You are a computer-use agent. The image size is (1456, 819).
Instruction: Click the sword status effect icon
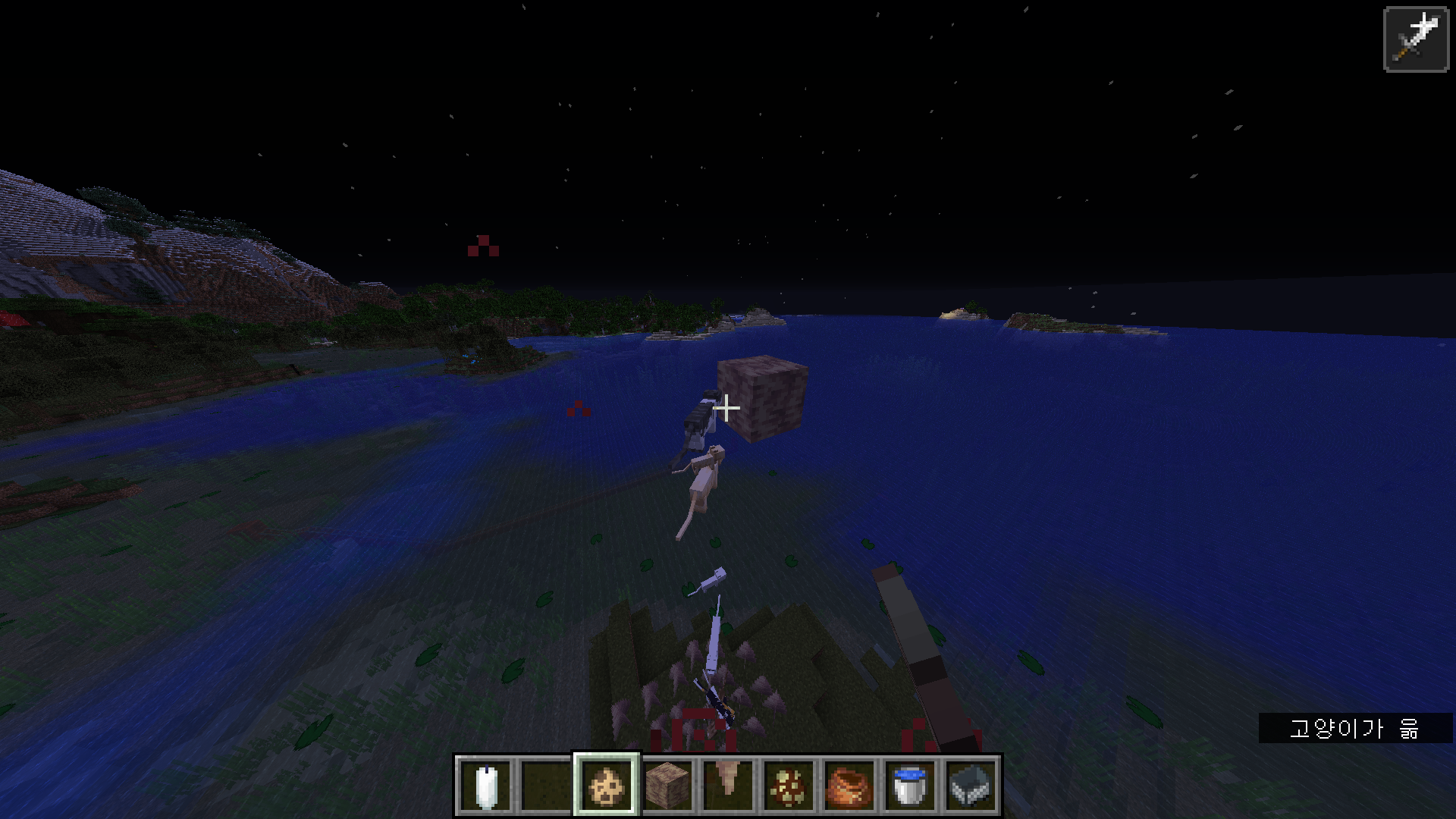(1416, 39)
